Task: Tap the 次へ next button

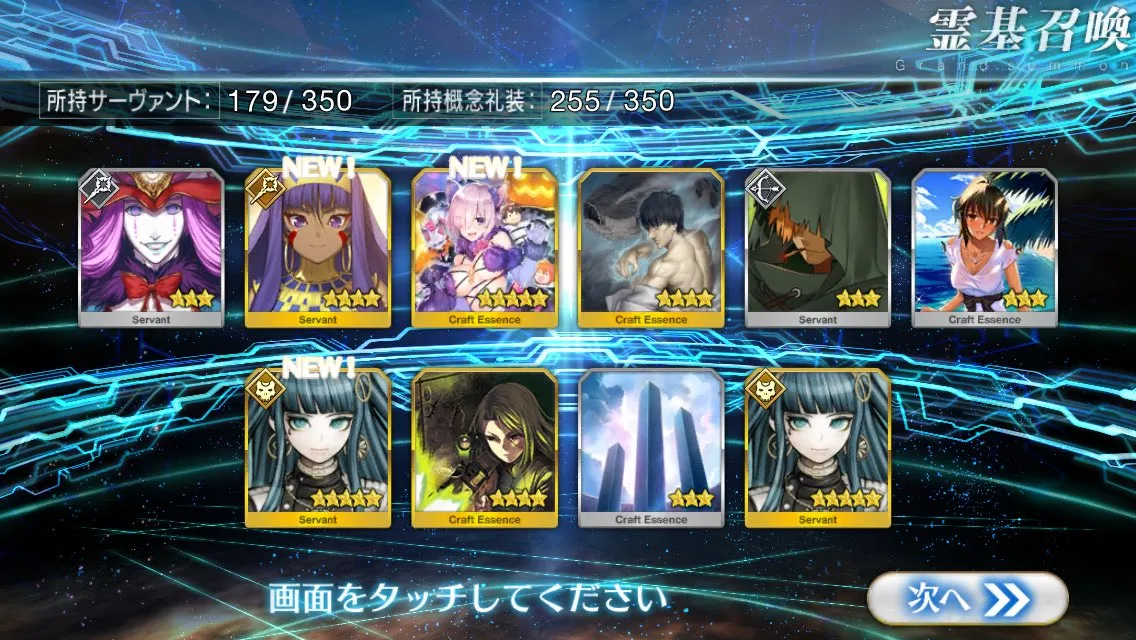Action: (x=967, y=598)
